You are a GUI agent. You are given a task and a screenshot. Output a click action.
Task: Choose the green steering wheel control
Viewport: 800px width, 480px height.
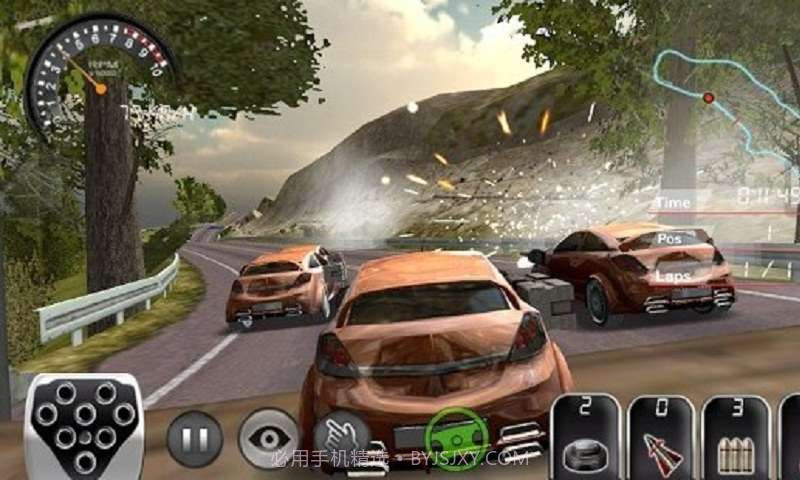pyautogui.click(x=456, y=438)
